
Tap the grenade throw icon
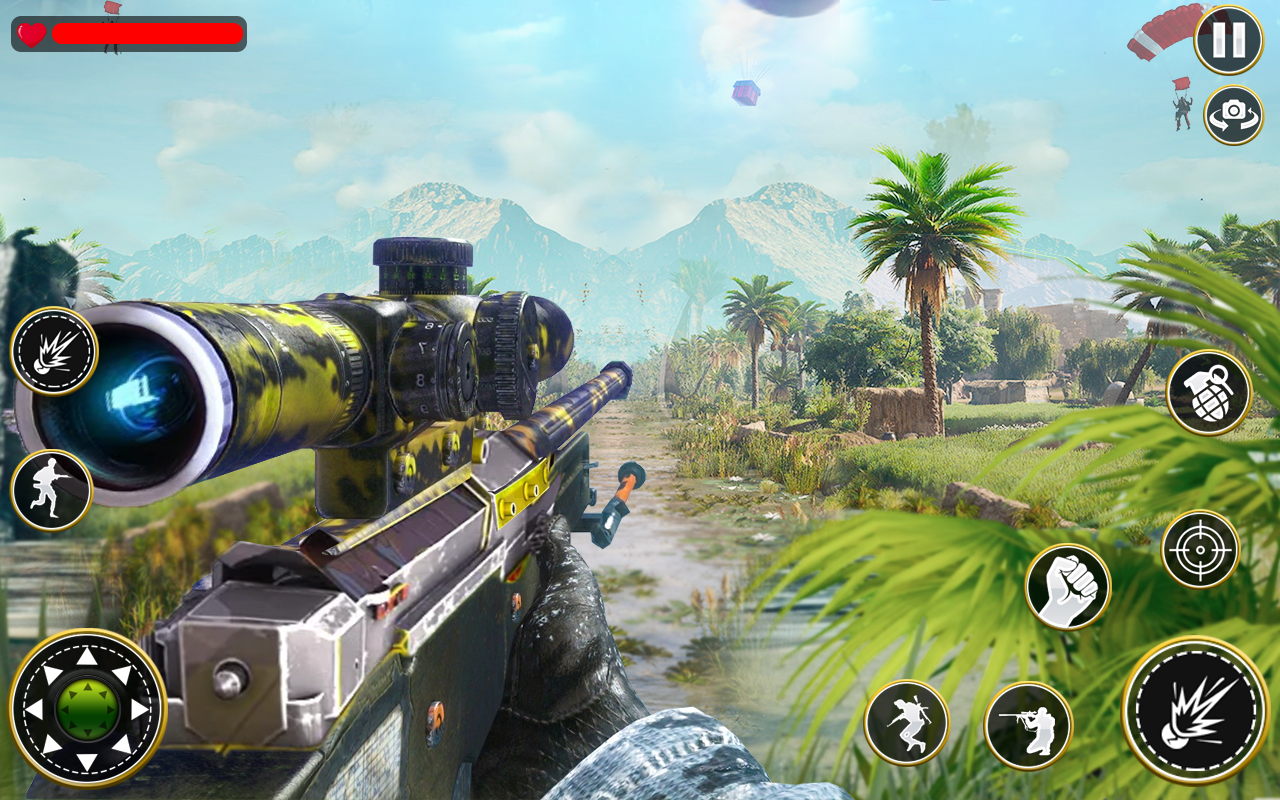point(1206,393)
